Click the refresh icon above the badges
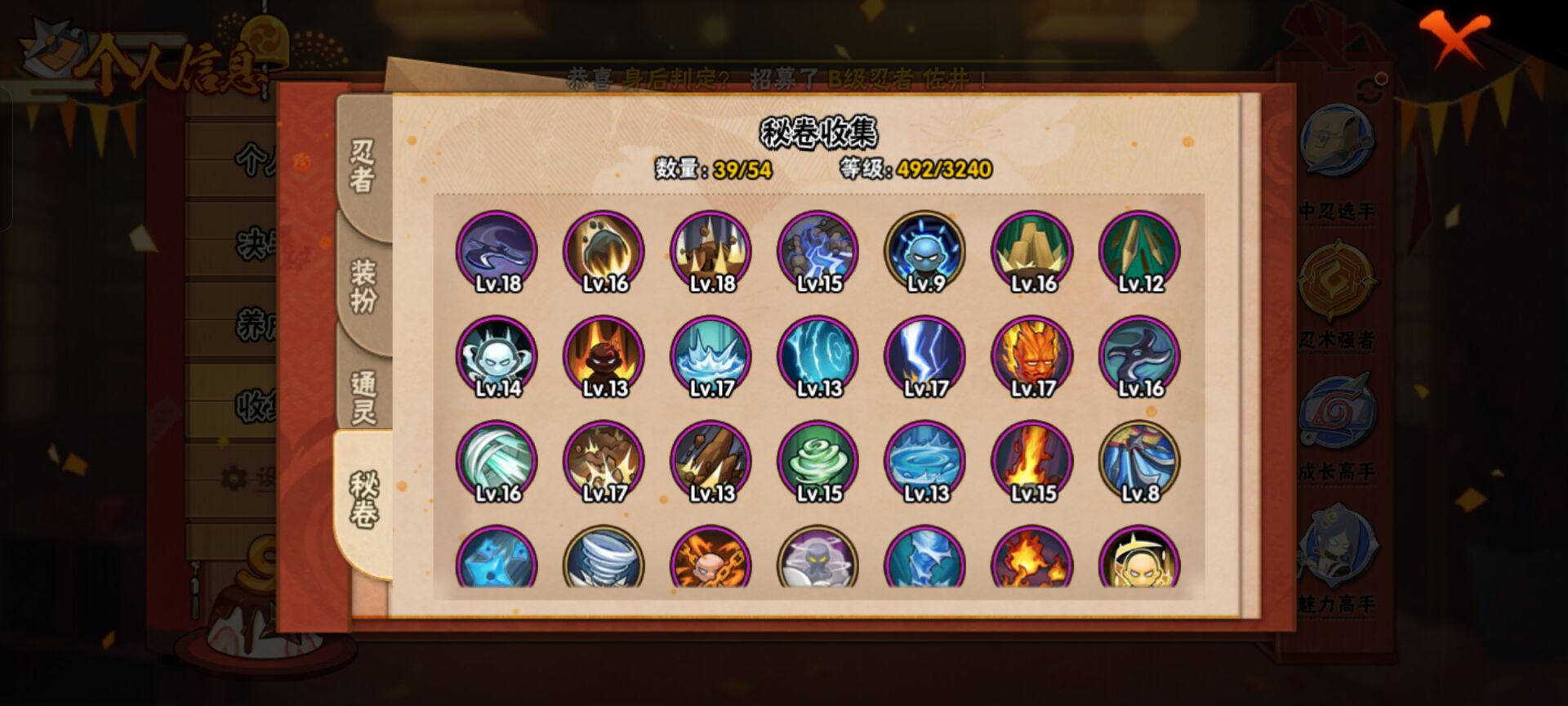 (x=1369, y=87)
